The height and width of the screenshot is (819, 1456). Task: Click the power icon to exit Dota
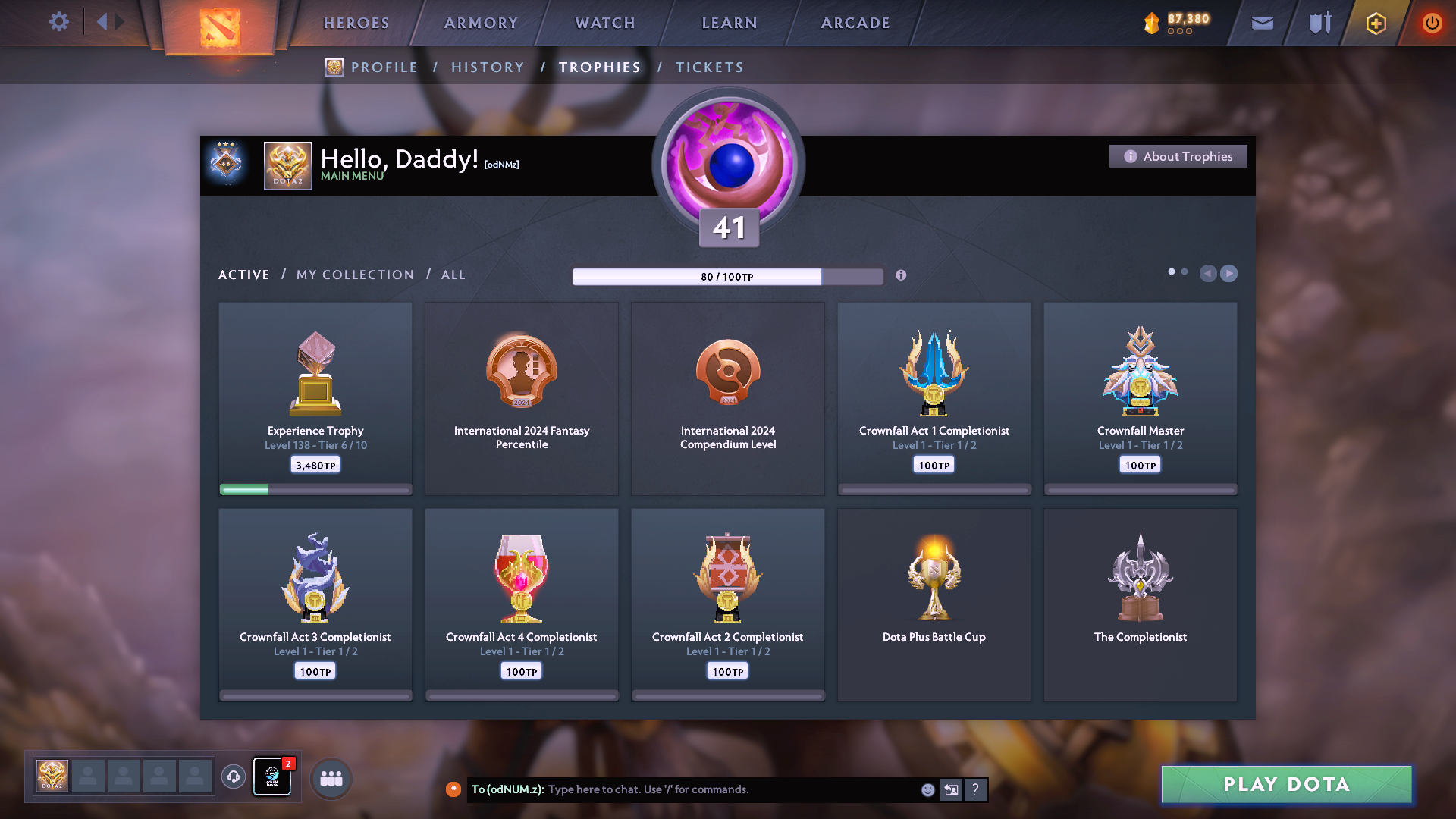1432,23
